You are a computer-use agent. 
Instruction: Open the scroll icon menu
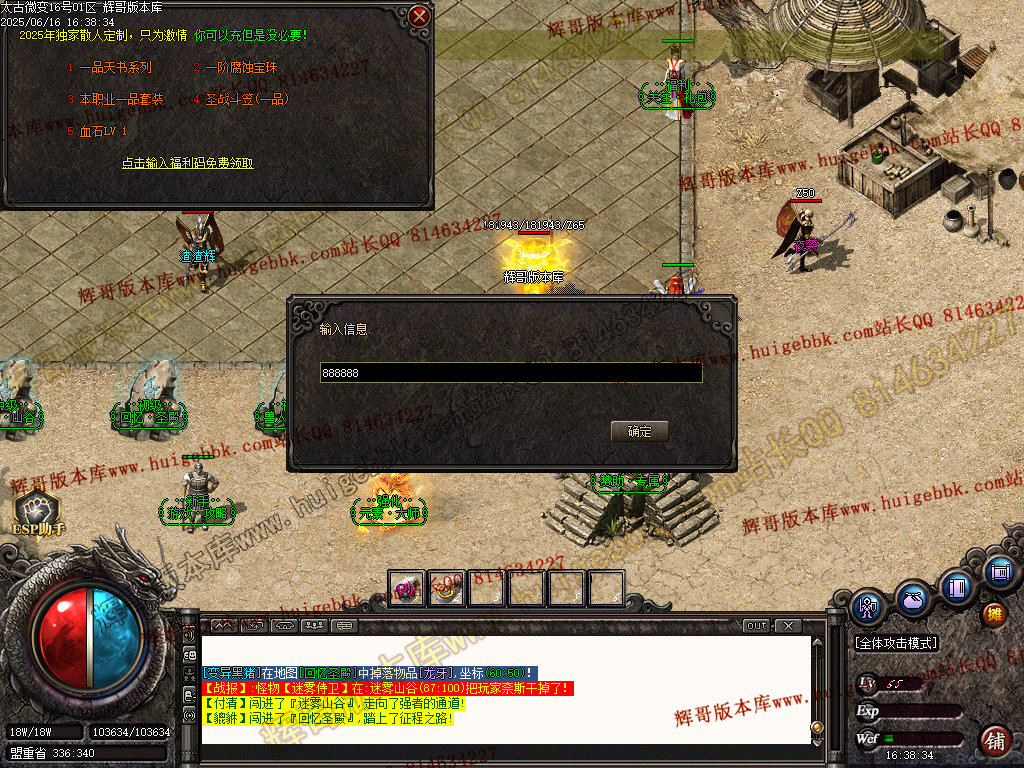(x=997, y=573)
